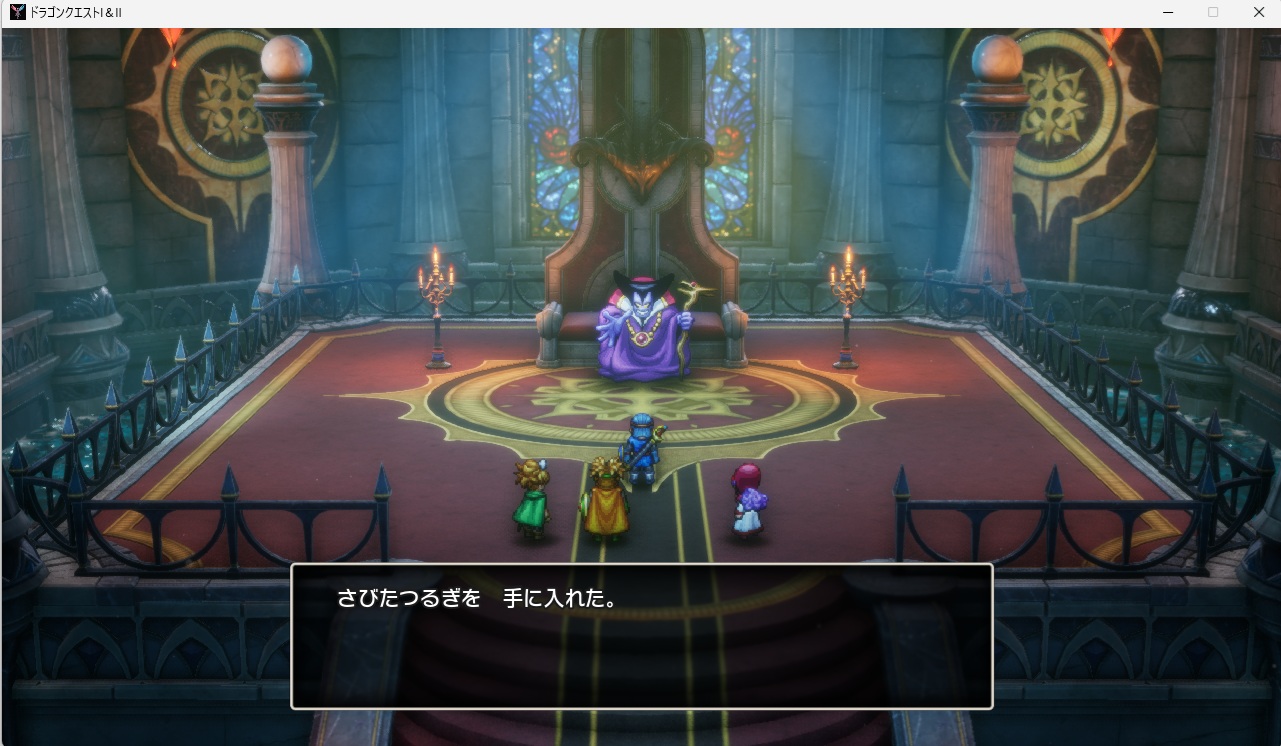Minimize the Dragon Quest window

(x=1168, y=12)
